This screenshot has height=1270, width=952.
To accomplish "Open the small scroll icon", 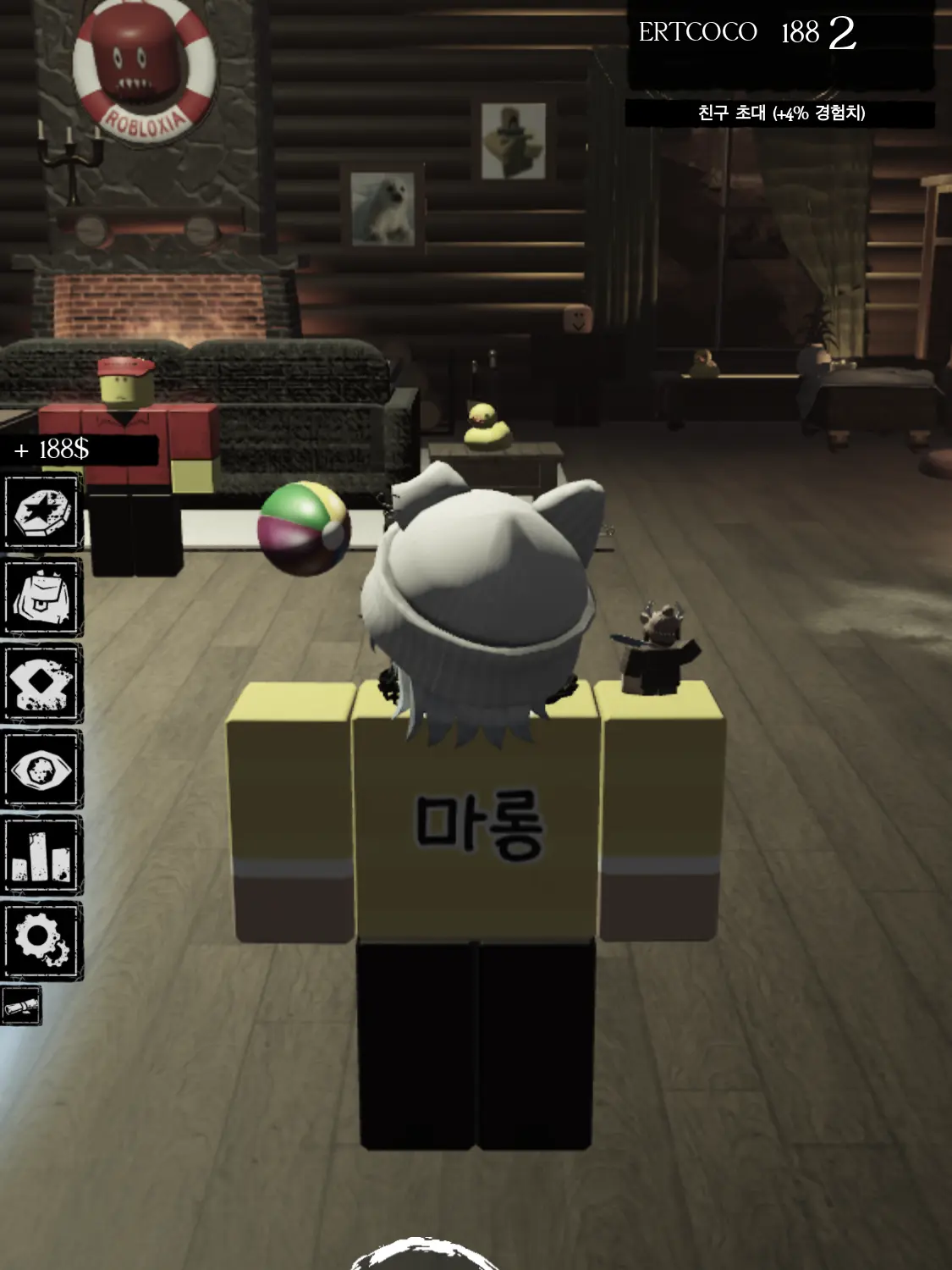I will click(22, 1006).
